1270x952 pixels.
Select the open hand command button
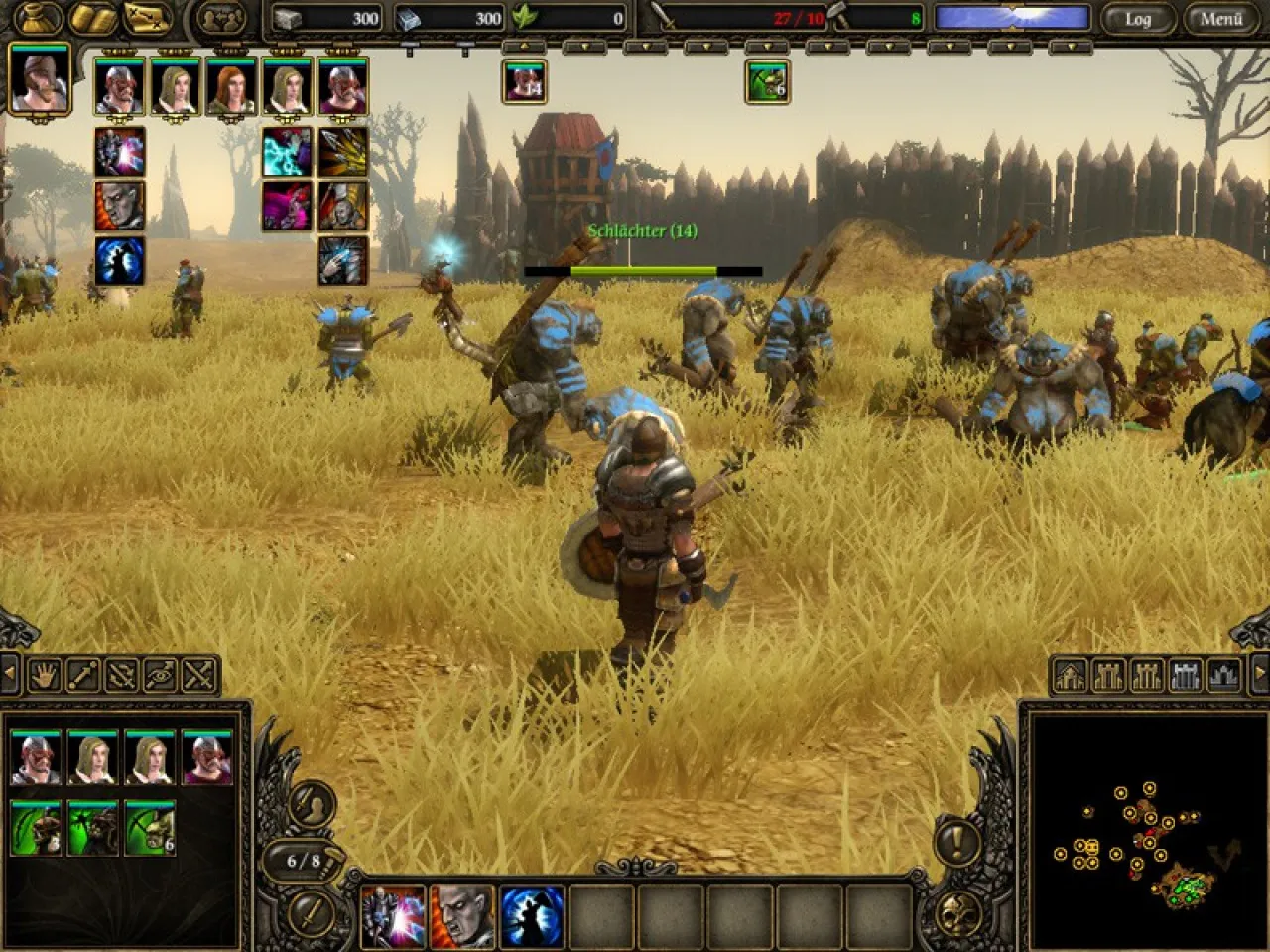click(46, 675)
